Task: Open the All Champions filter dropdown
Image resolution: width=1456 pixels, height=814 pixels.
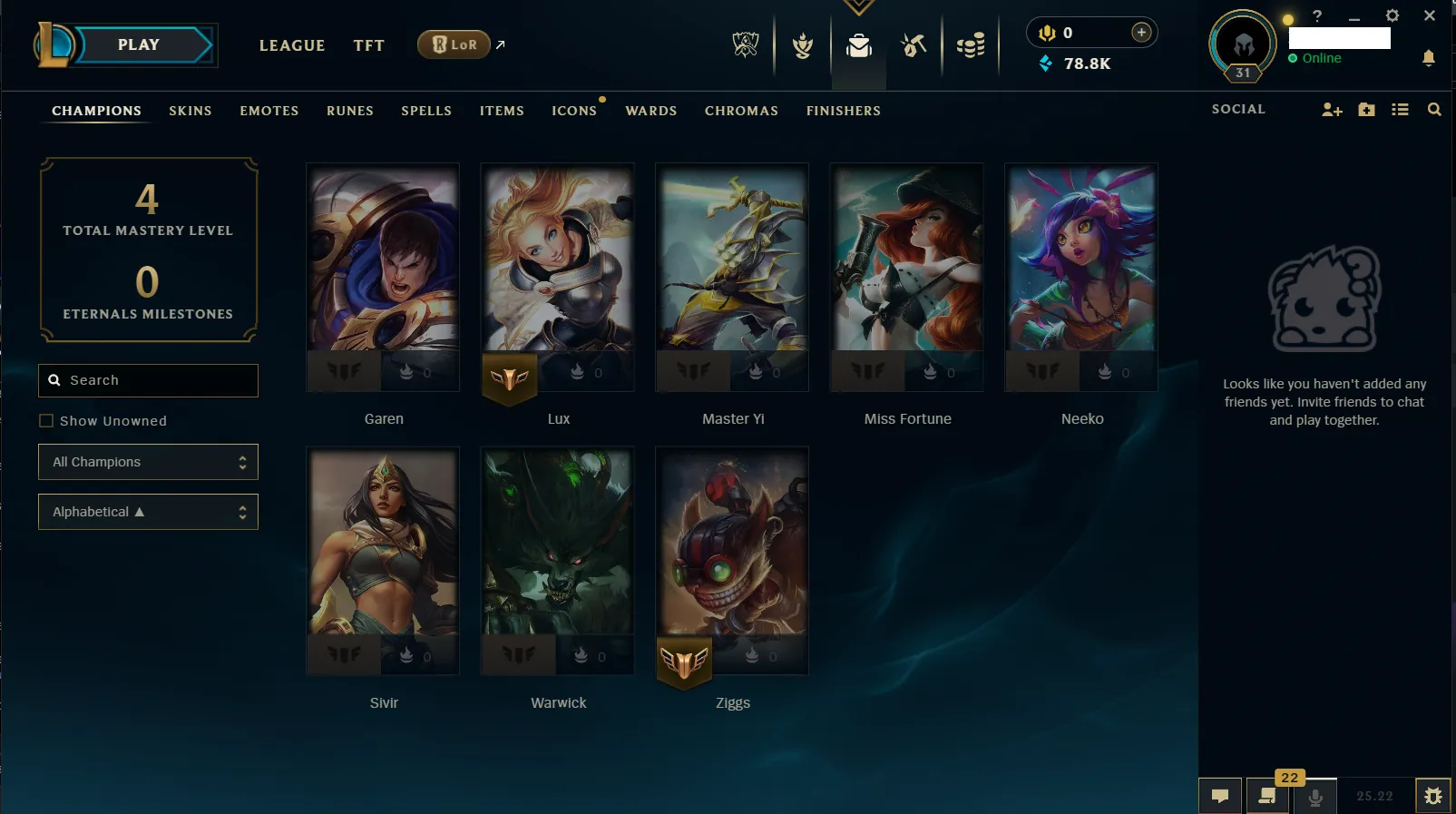Action: (x=148, y=462)
